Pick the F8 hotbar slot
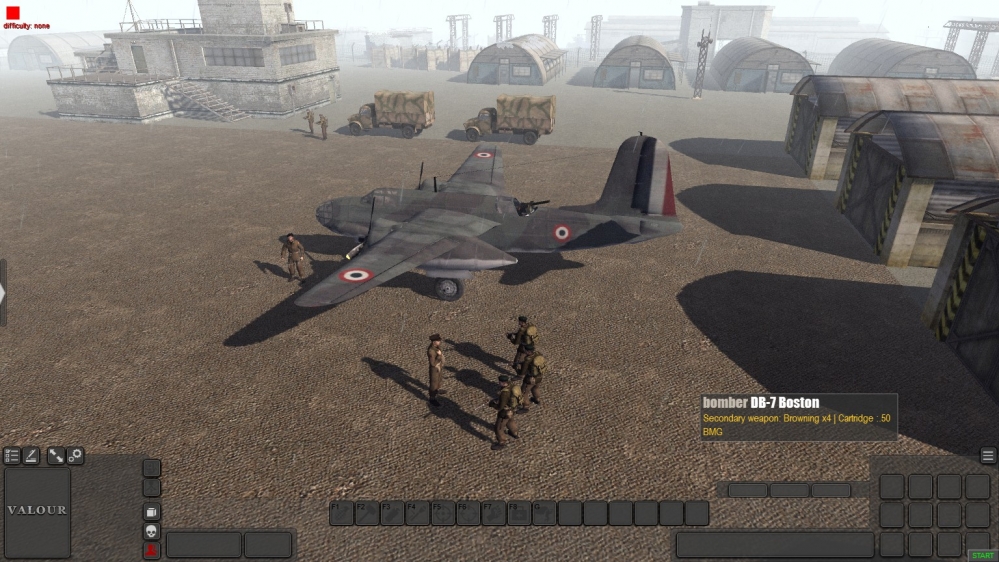999x562 pixels. pyautogui.click(x=519, y=513)
